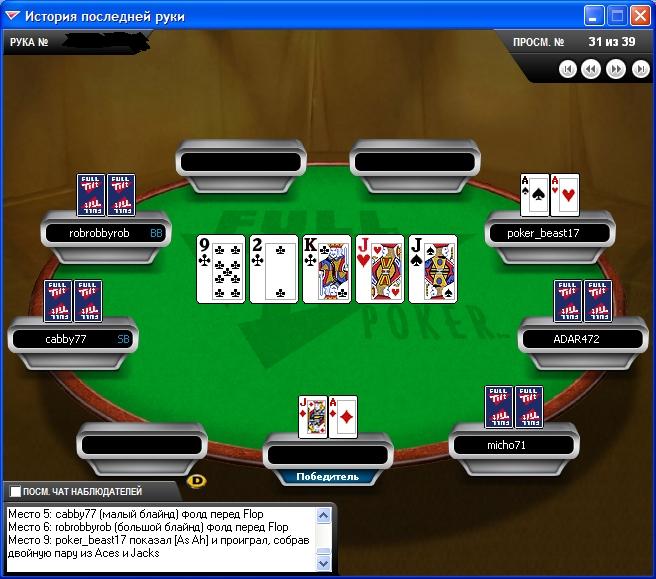Skip to the last hand in history
Screen dimensions: 656x579
640,69
